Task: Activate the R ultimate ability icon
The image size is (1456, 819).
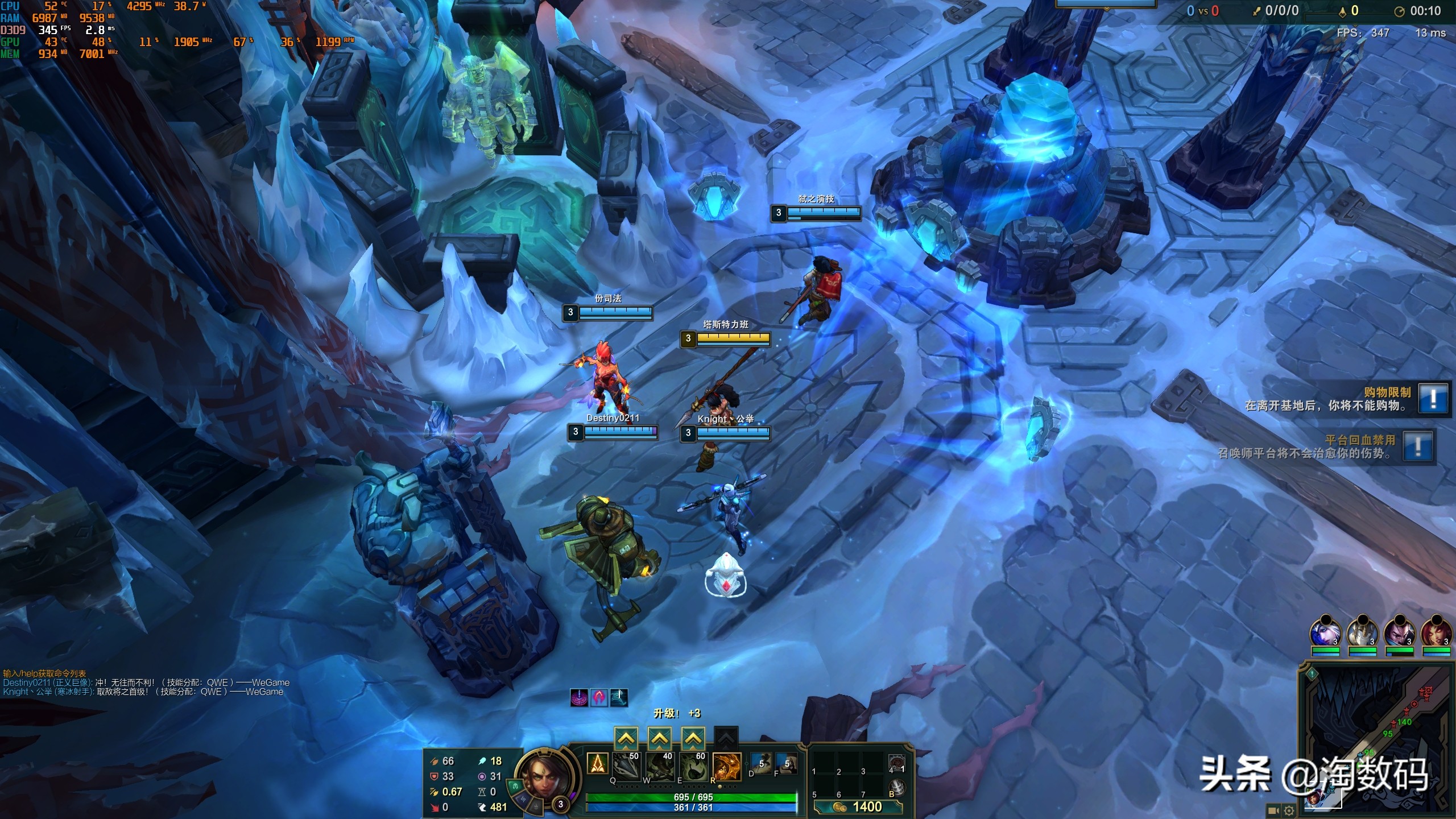Action: (727, 767)
